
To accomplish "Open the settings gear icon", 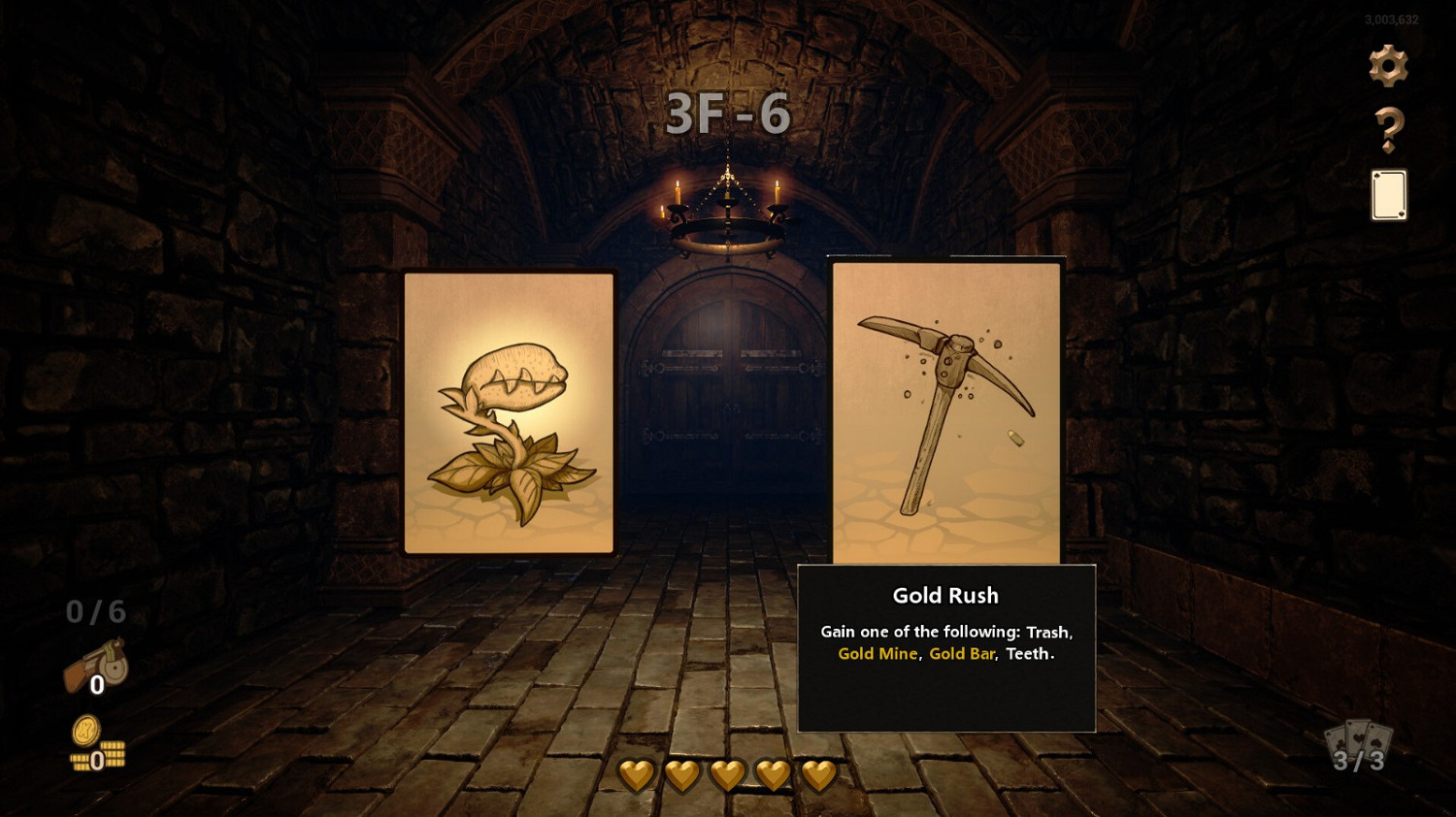I will (x=1388, y=66).
